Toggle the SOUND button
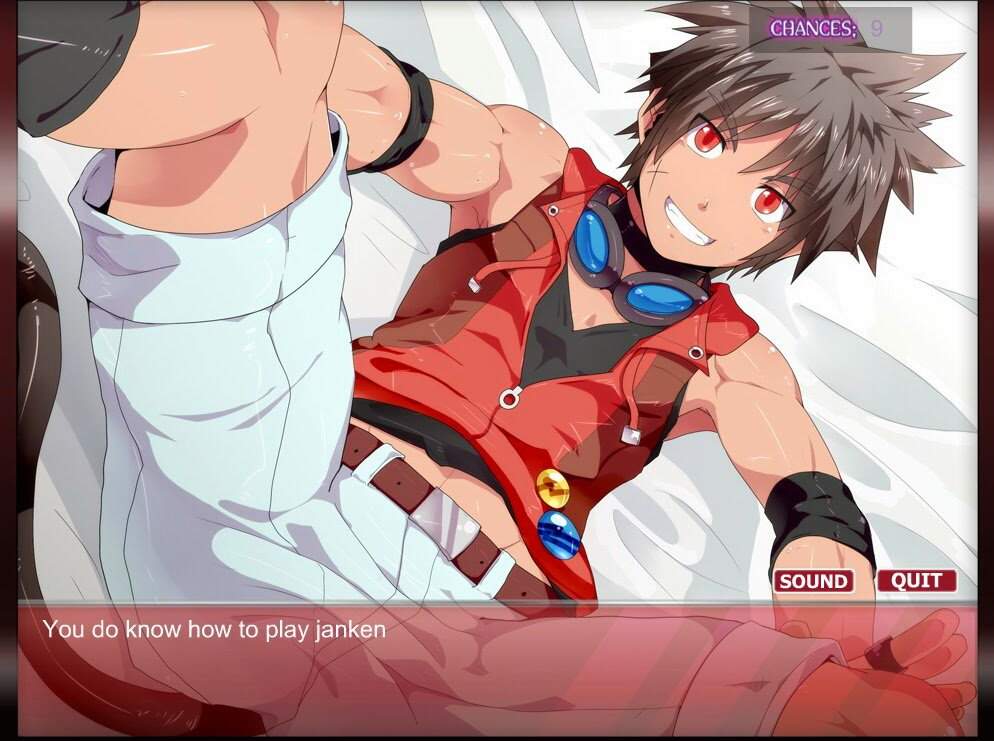994x741 pixels. point(813,581)
